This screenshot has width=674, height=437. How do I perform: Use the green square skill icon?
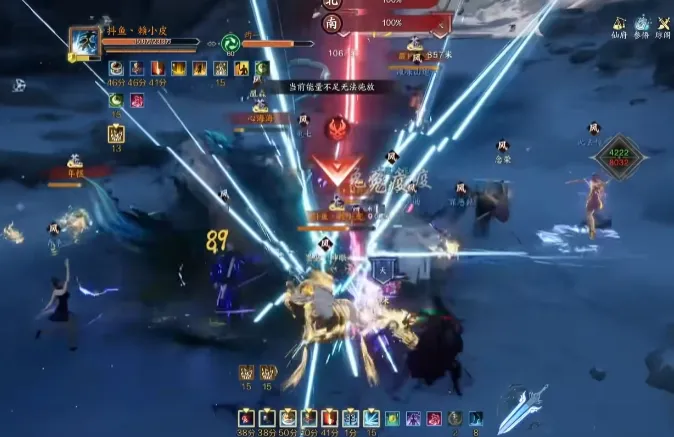392,417
